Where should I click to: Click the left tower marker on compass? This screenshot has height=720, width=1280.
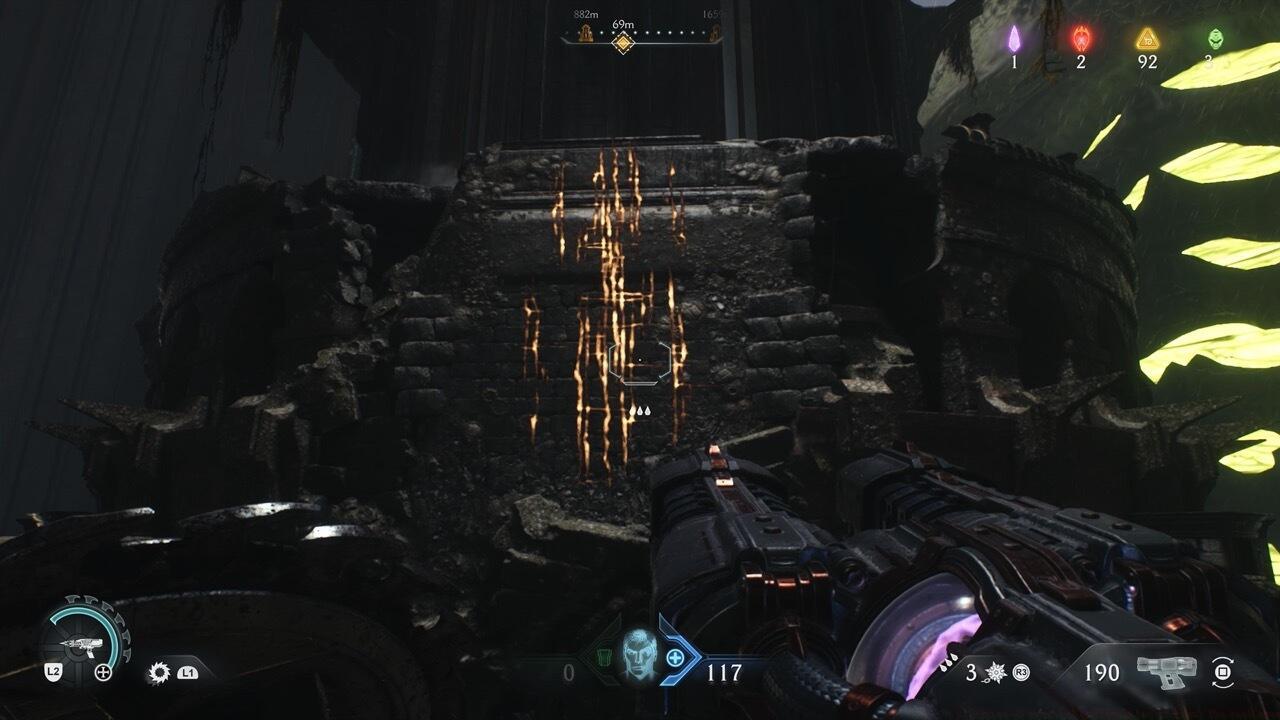585,33
